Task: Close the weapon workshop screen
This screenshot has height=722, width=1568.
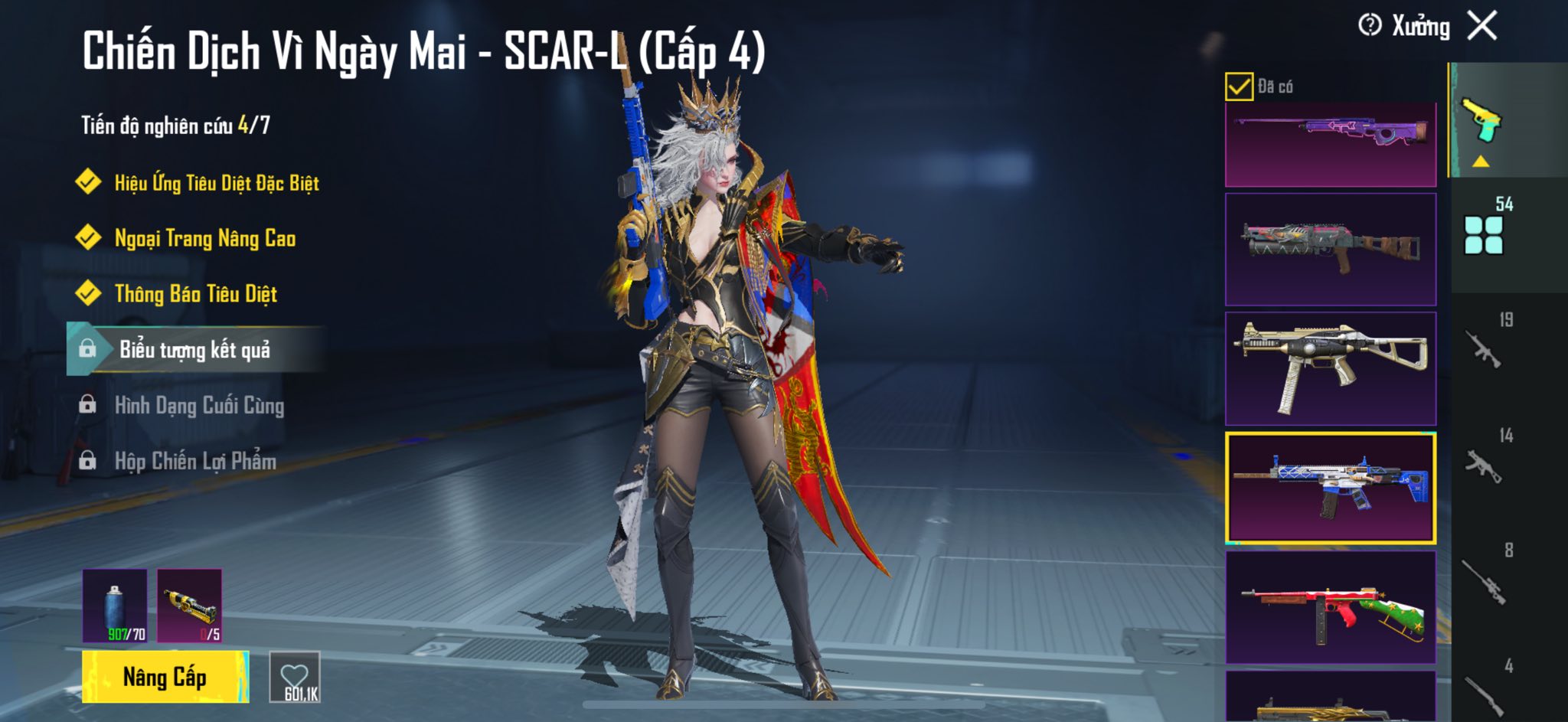Action: click(x=1482, y=26)
